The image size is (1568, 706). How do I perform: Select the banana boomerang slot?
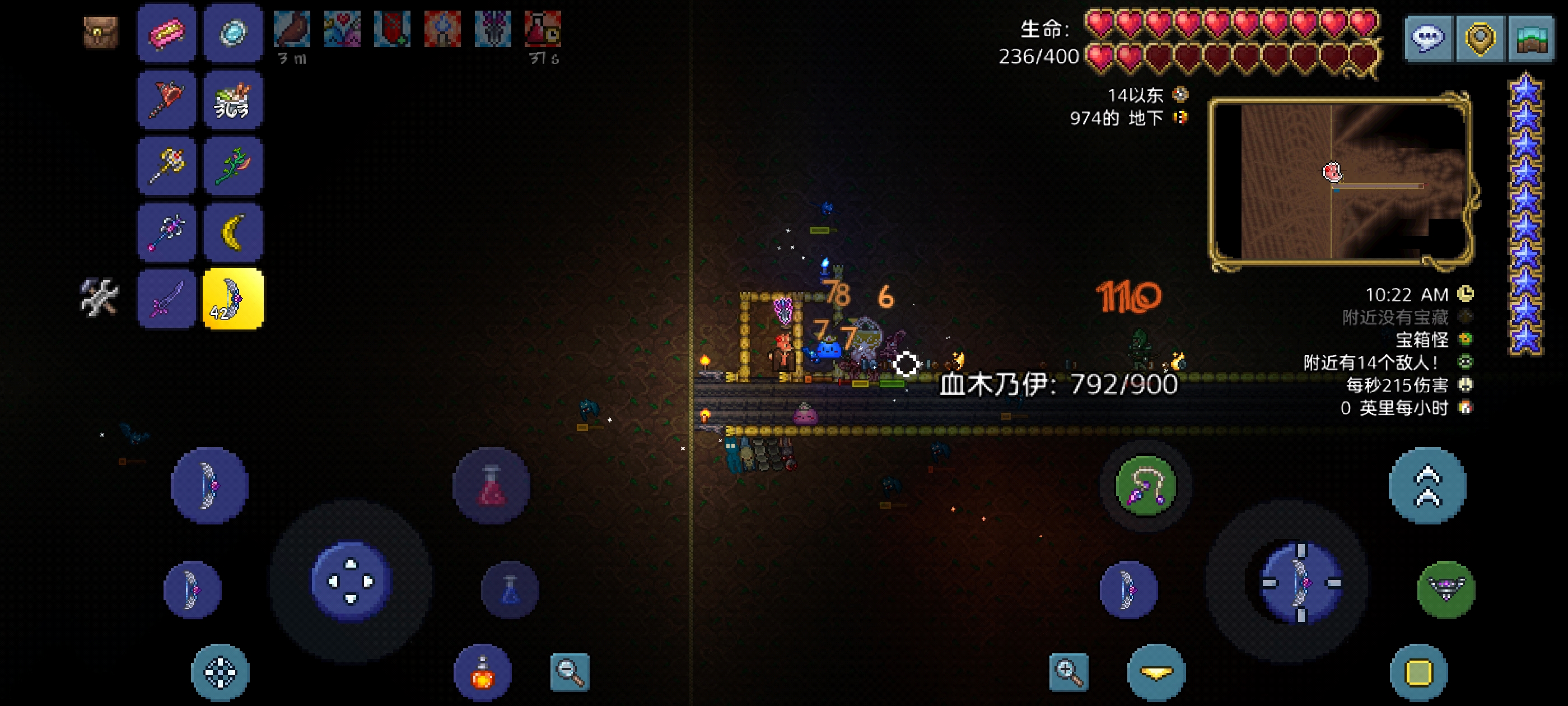233,232
